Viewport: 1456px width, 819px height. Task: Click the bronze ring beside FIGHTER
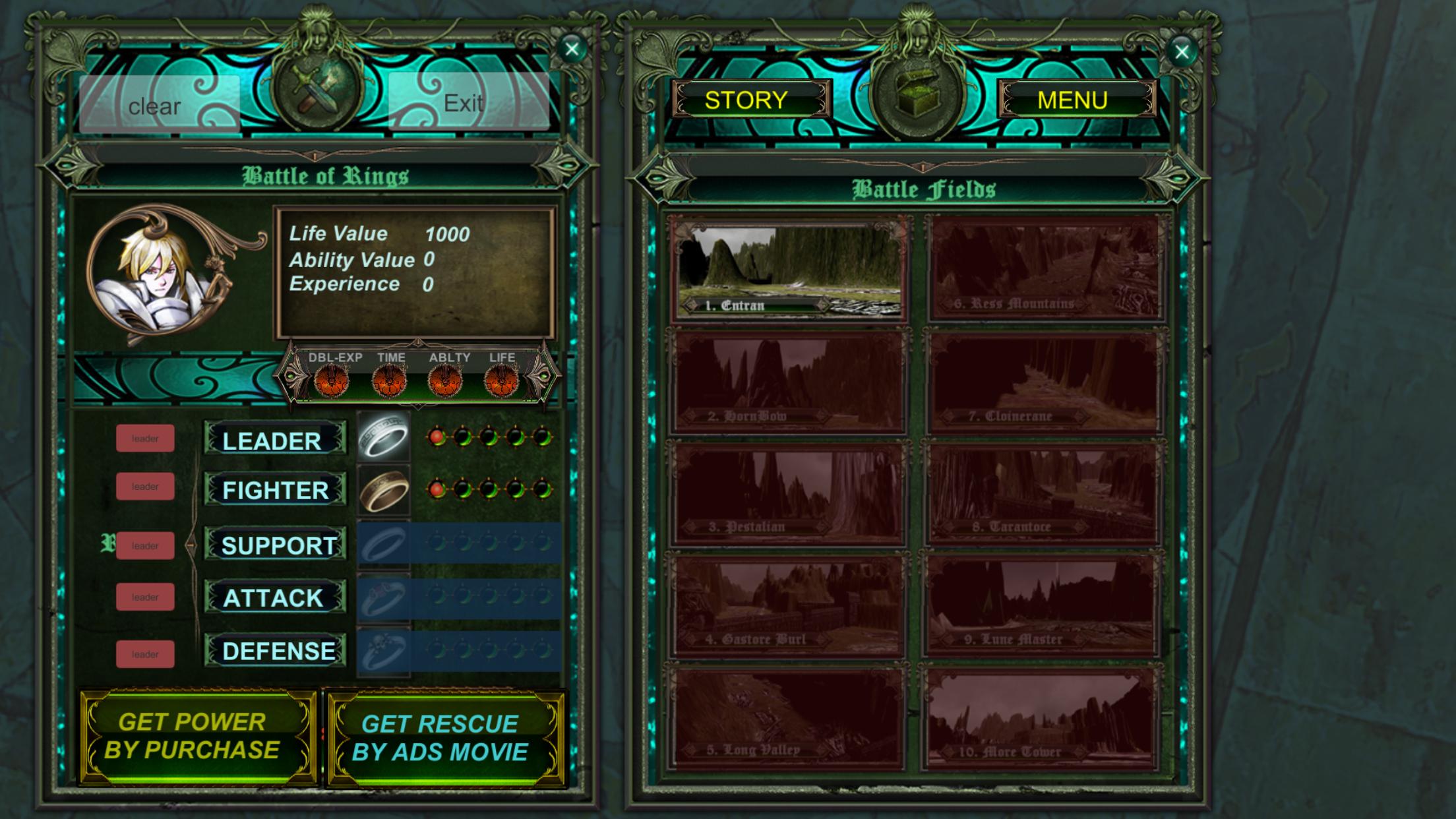[x=384, y=492]
